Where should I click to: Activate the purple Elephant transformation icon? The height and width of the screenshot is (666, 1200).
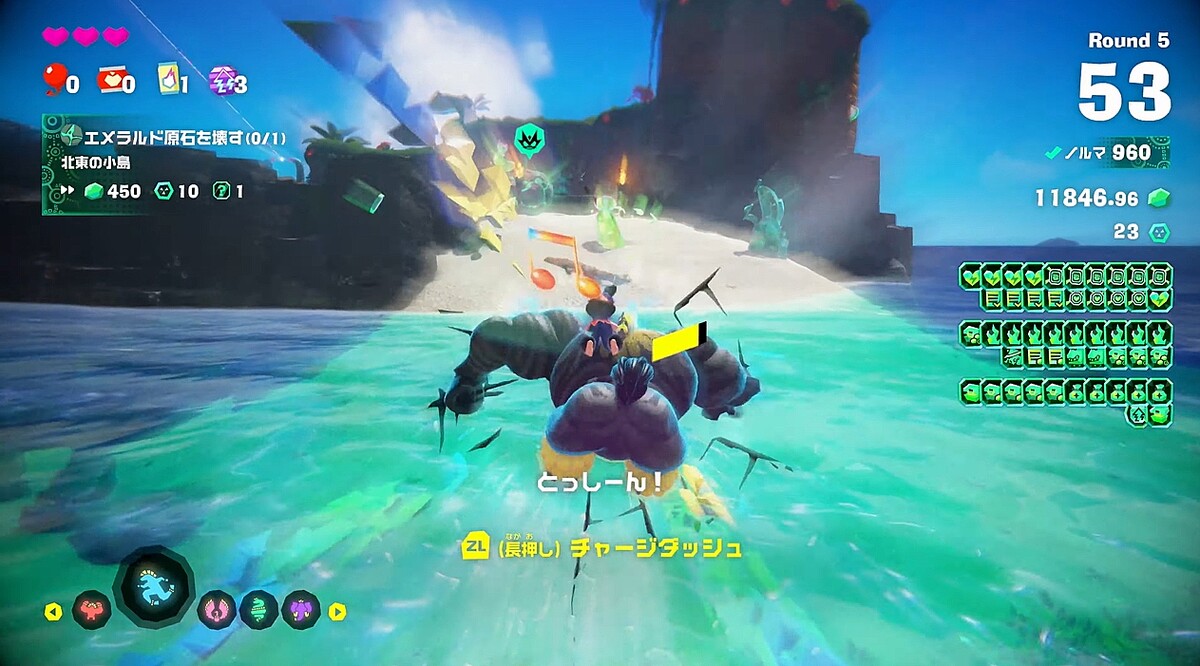click(300, 609)
